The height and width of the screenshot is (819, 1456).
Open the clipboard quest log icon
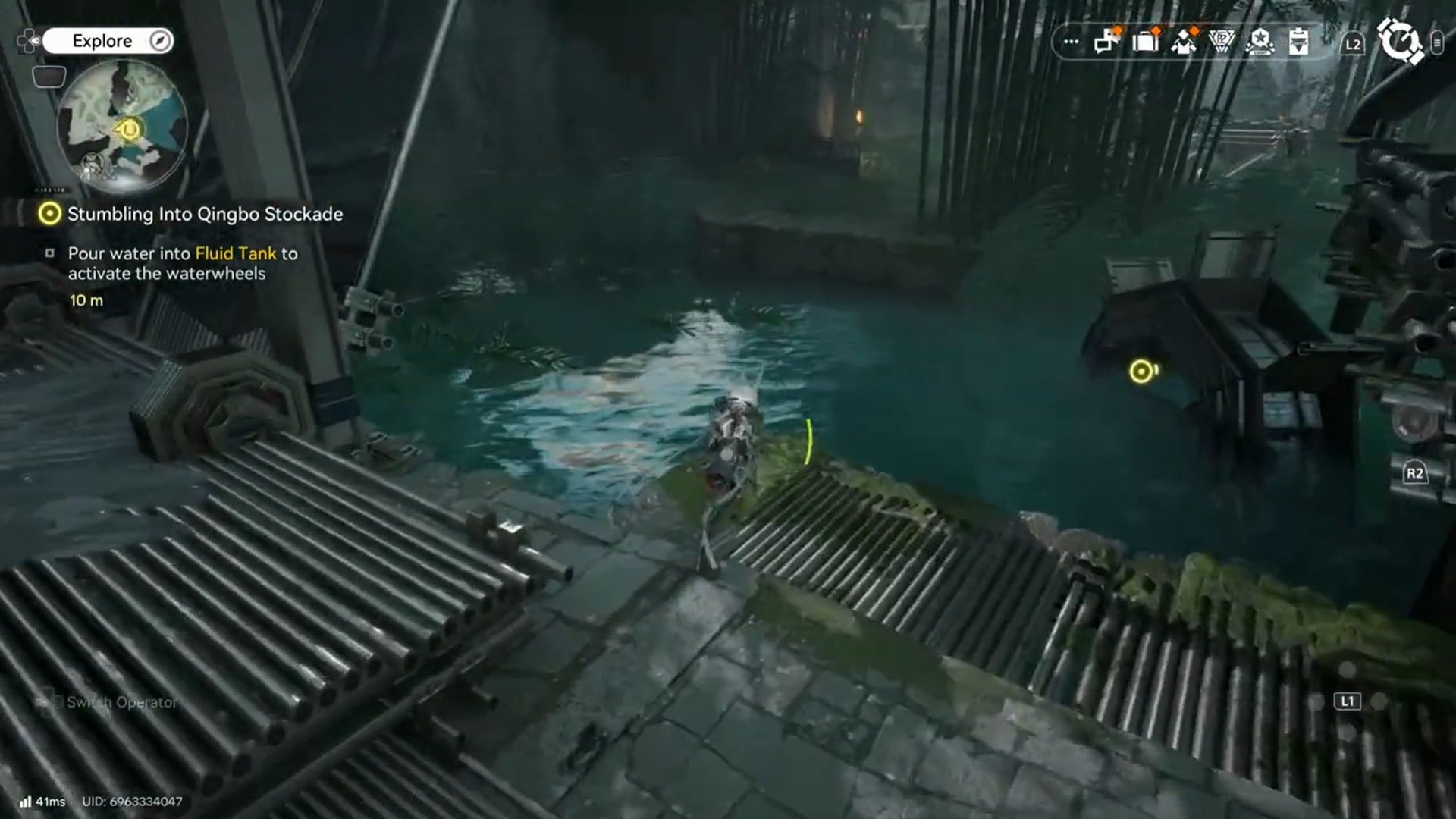pos(1299,42)
